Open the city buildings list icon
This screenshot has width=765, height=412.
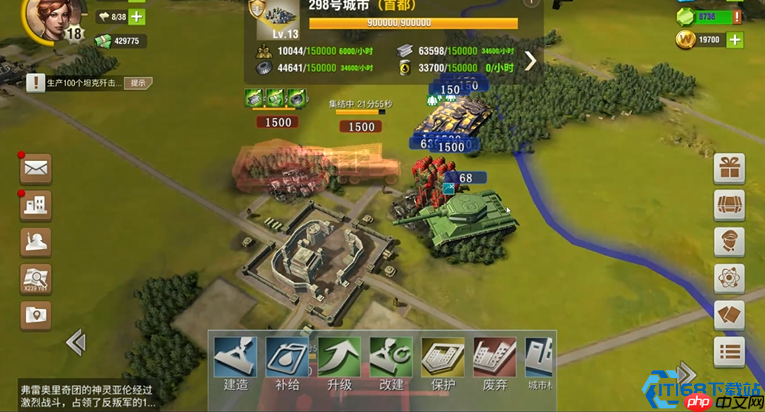(36, 205)
